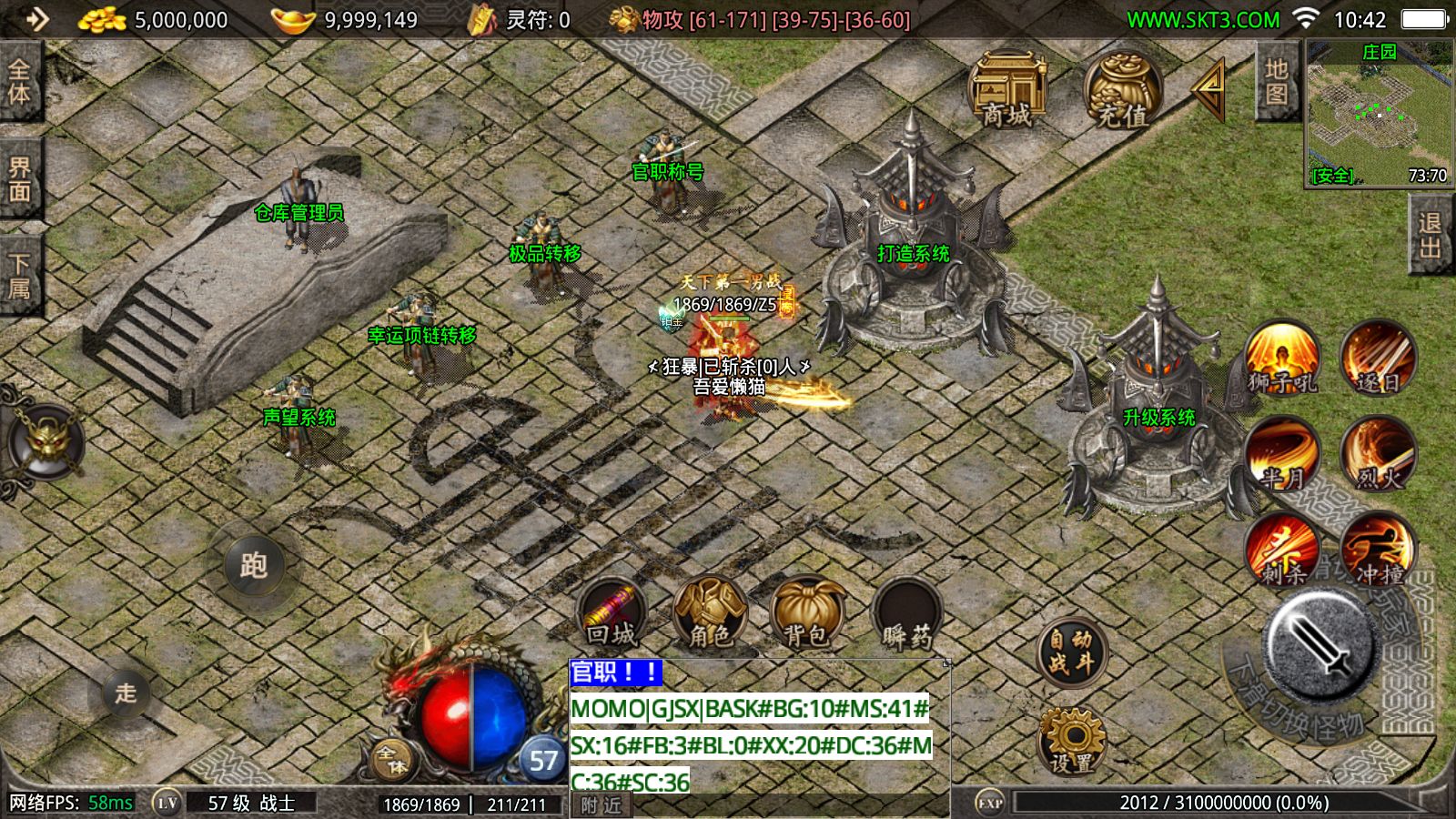Viewport: 1456px width, 819px height.
Task: Activate the 逐日 skill
Action: click(1378, 358)
